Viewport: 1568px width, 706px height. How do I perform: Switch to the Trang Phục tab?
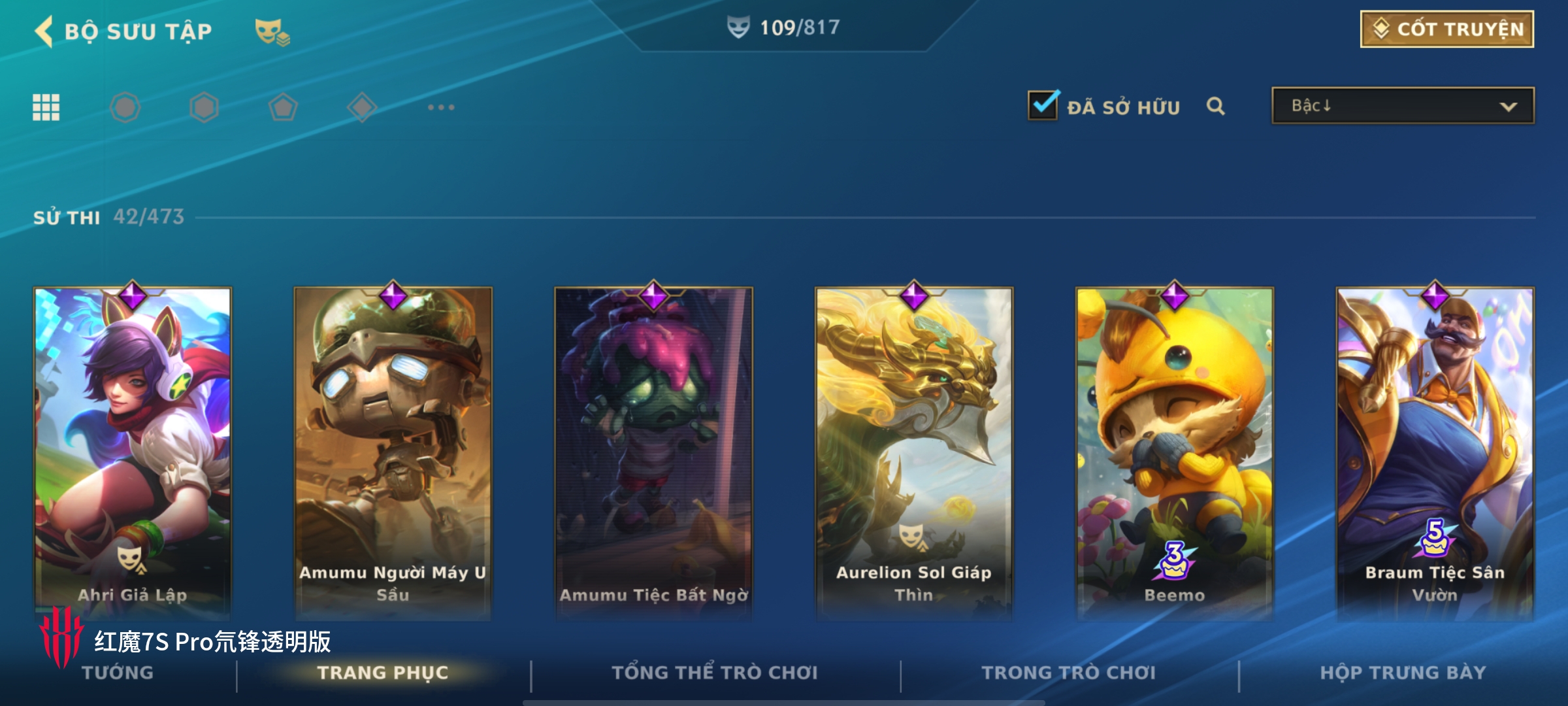click(383, 673)
